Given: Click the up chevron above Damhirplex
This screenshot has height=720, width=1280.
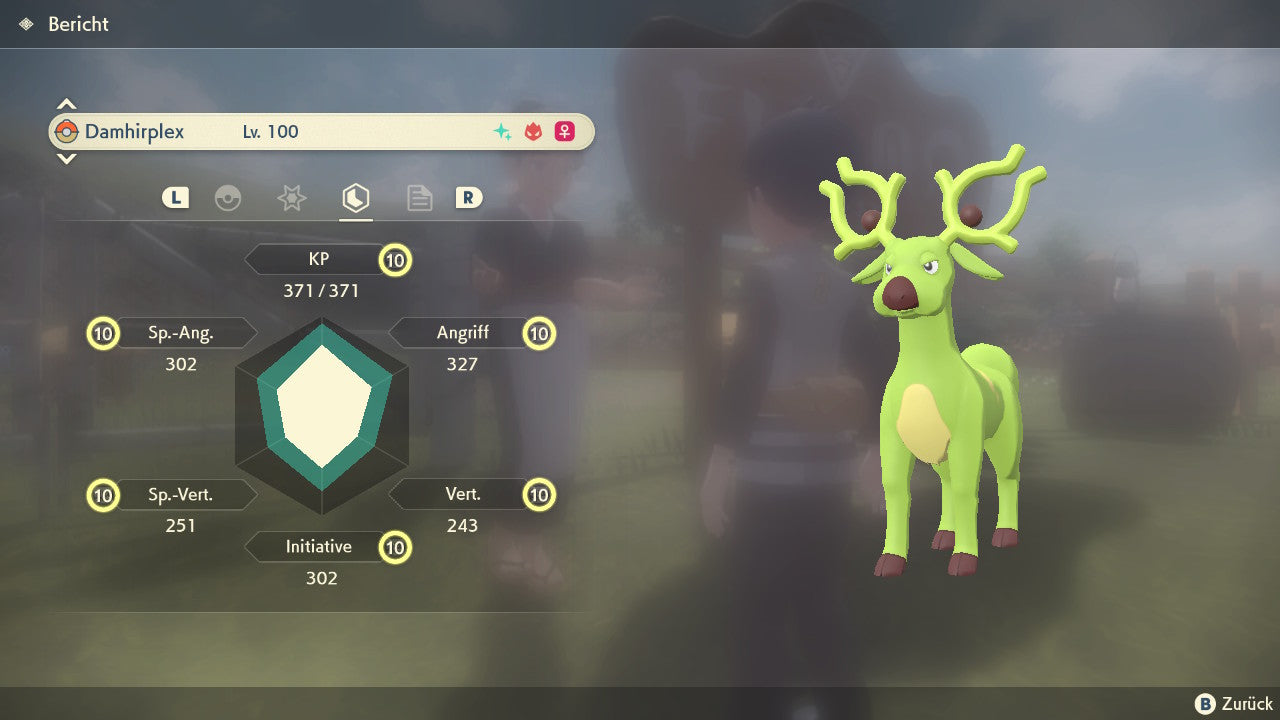Looking at the screenshot, I should pyautogui.click(x=66, y=104).
